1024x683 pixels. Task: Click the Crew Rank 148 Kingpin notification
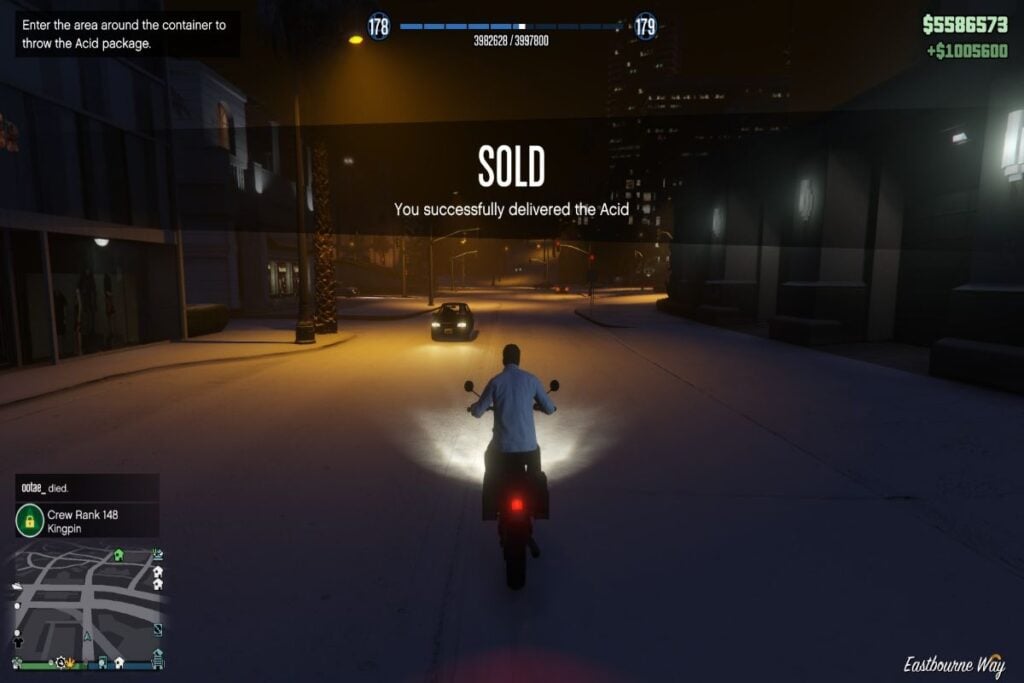pos(87,520)
